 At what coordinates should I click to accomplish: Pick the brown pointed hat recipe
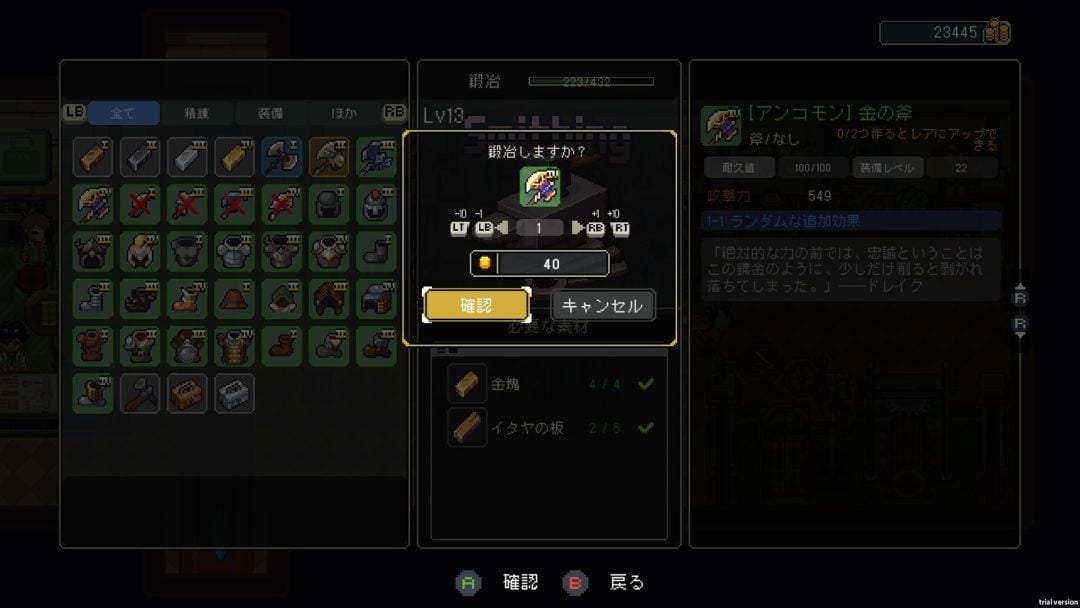point(234,298)
